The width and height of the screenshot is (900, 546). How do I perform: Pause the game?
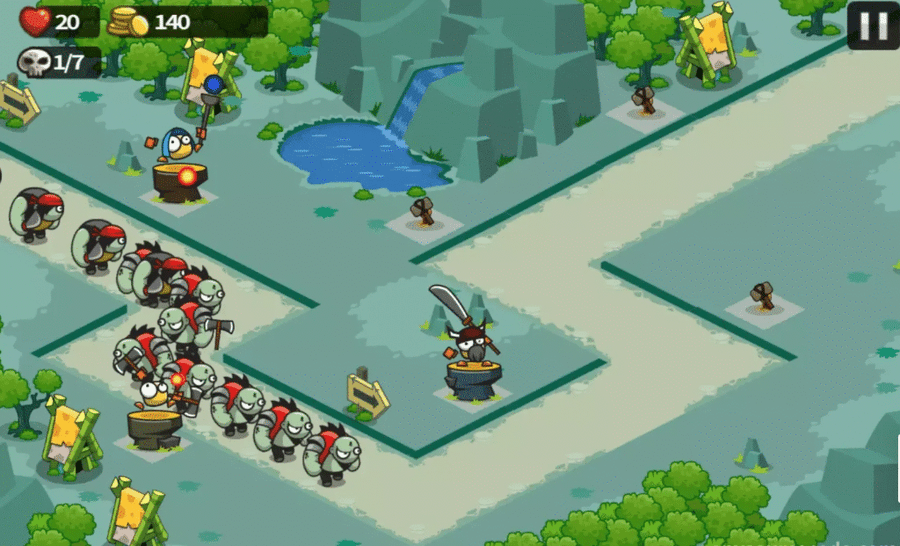[873, 26]
